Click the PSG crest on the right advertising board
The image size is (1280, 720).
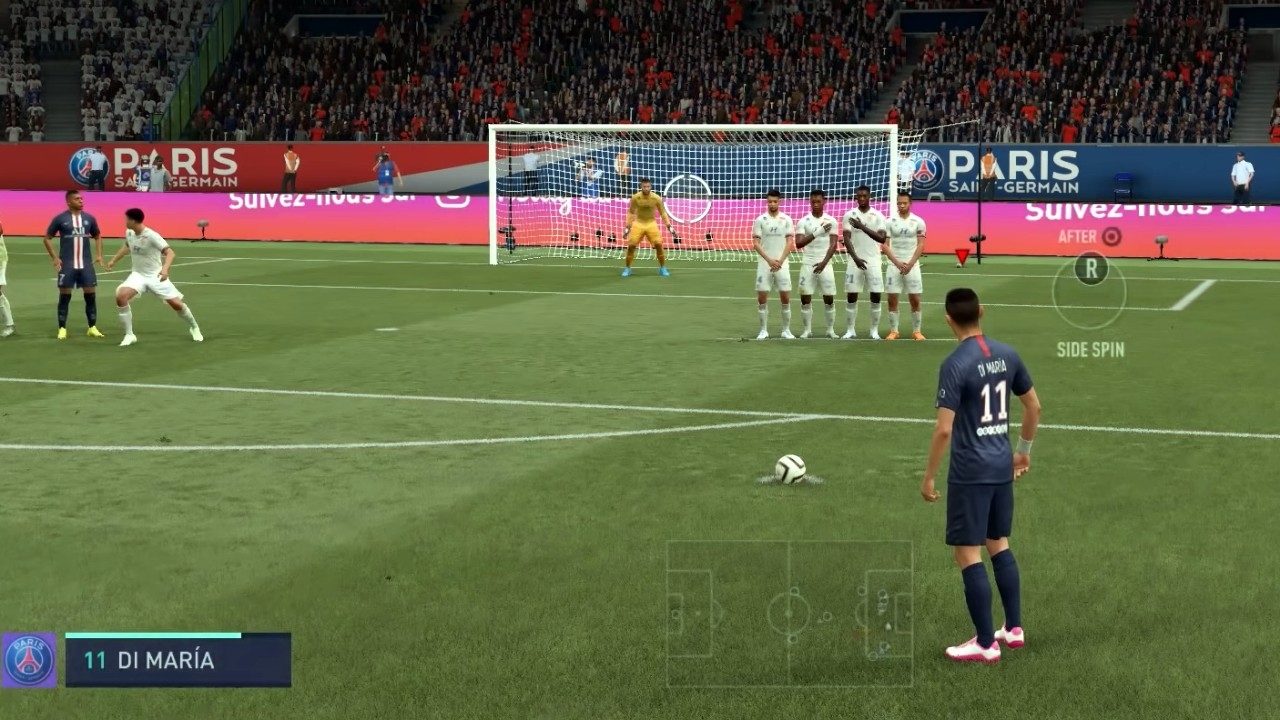pyautogui.click(x=924, y=168)
